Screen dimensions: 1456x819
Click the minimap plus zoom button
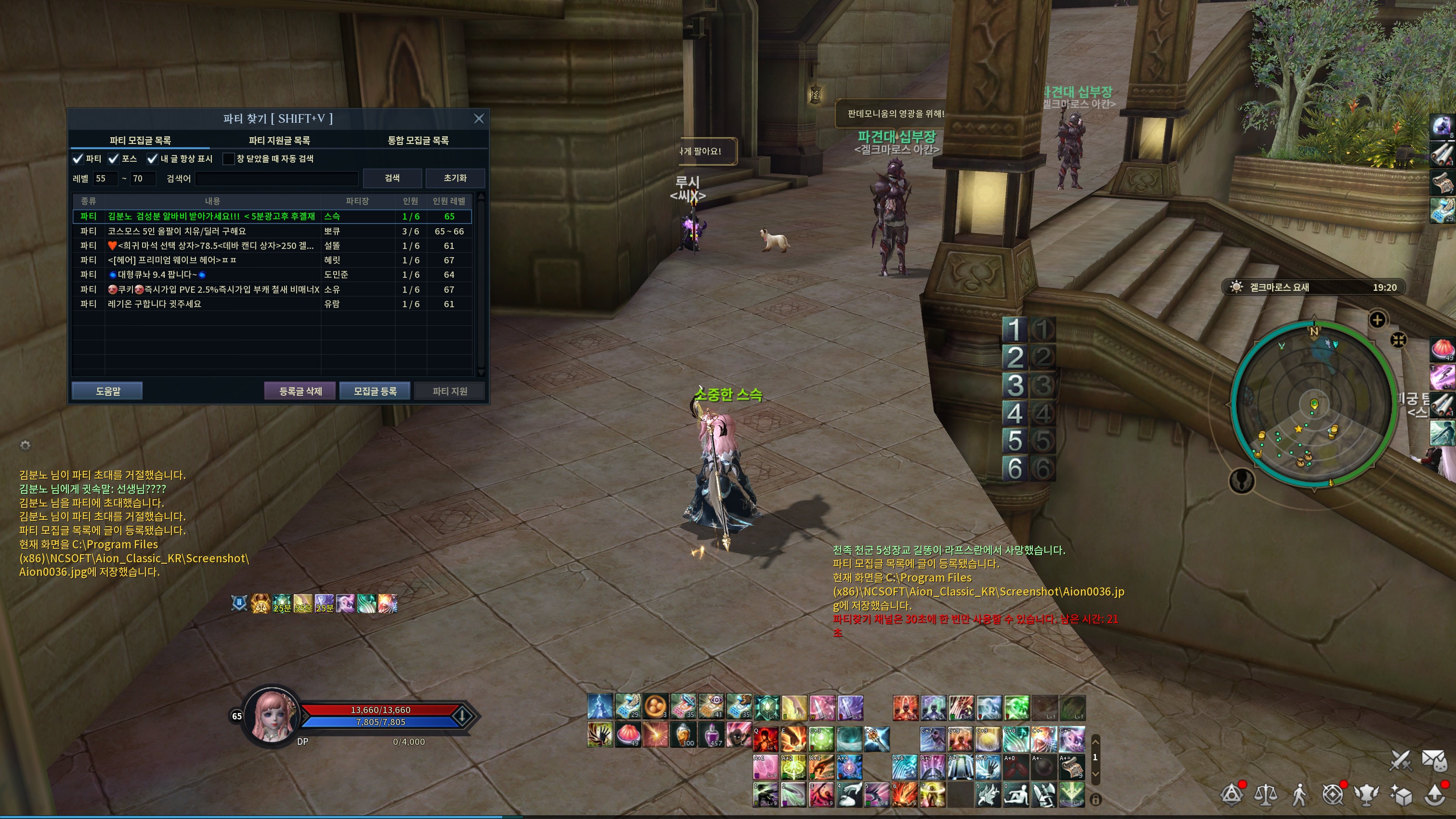1377,320
